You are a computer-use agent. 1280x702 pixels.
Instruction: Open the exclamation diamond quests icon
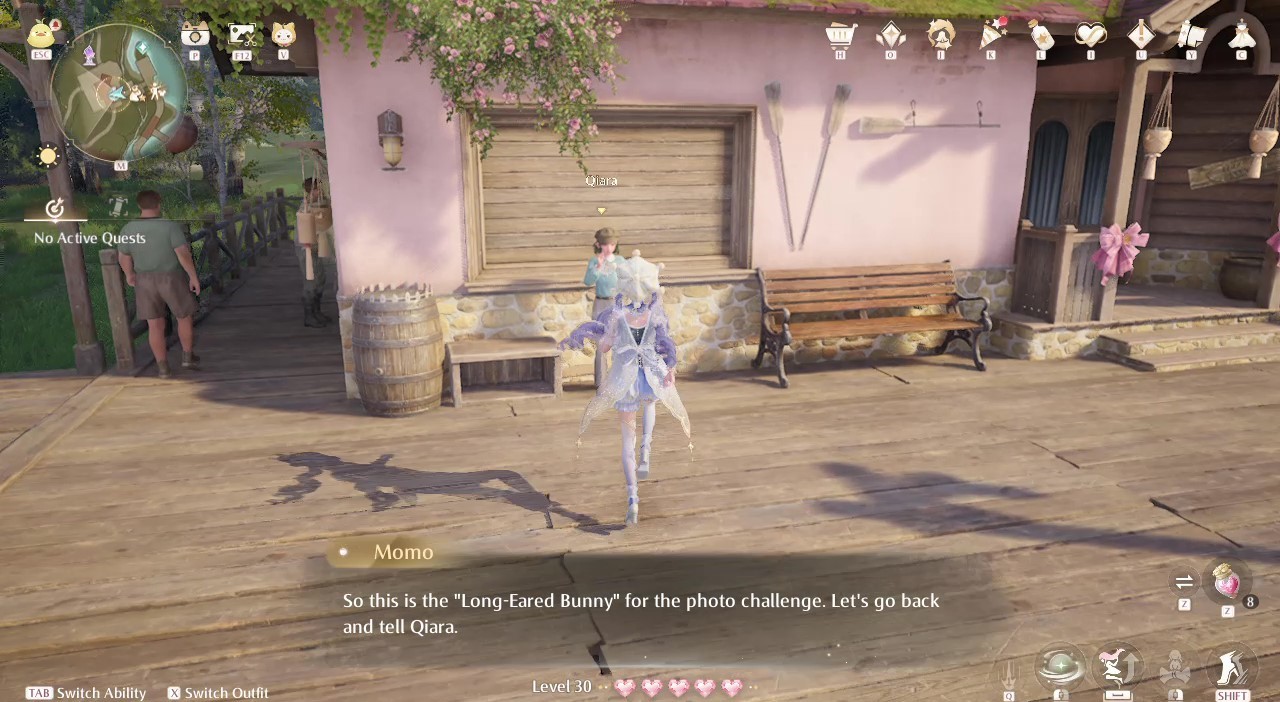1140,36
